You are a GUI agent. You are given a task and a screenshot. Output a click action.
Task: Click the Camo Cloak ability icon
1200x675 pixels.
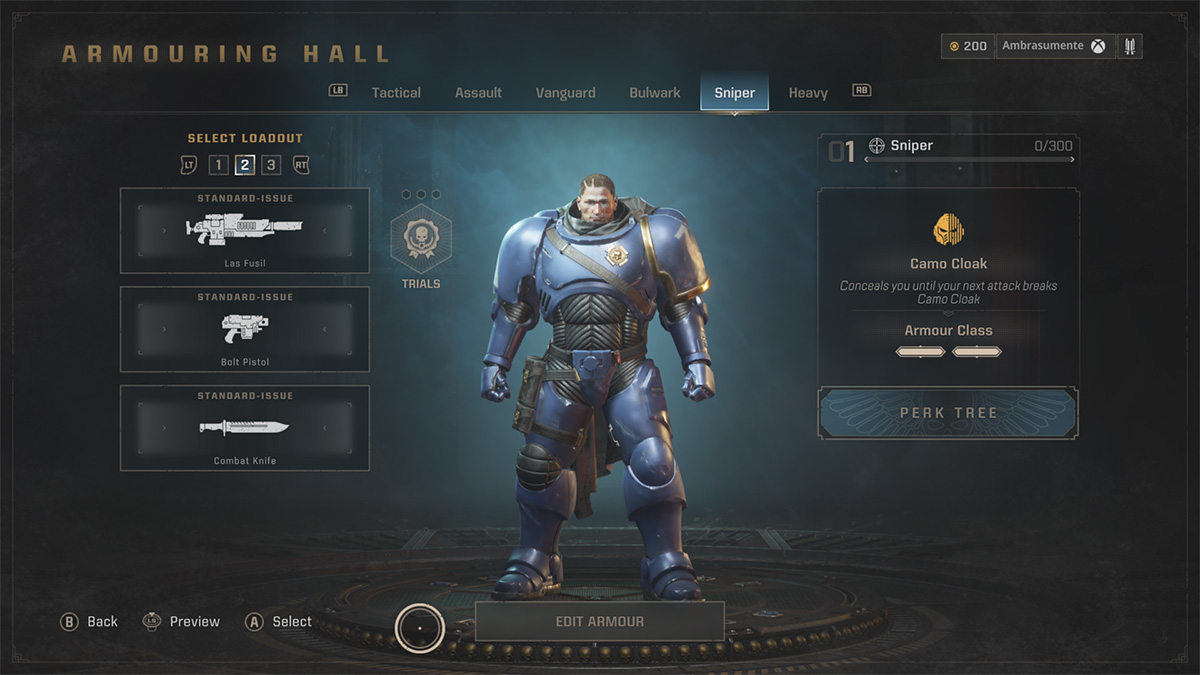pyautogui.click(x=948, y=230)
